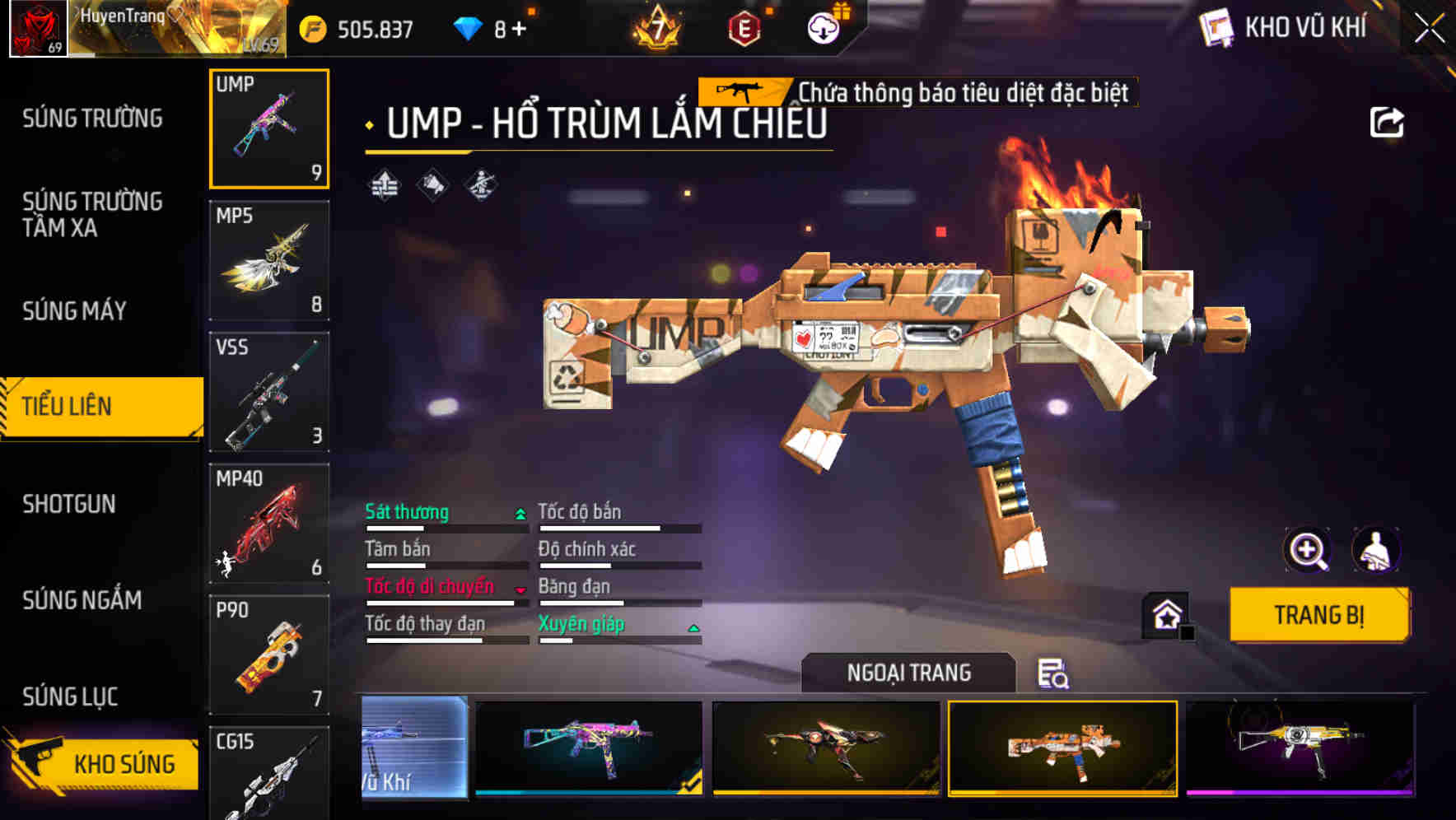Choose the MP5 weapon tile
This screenshot has height=820, width=1456.
pyautogui.click(x=269, y=260)
